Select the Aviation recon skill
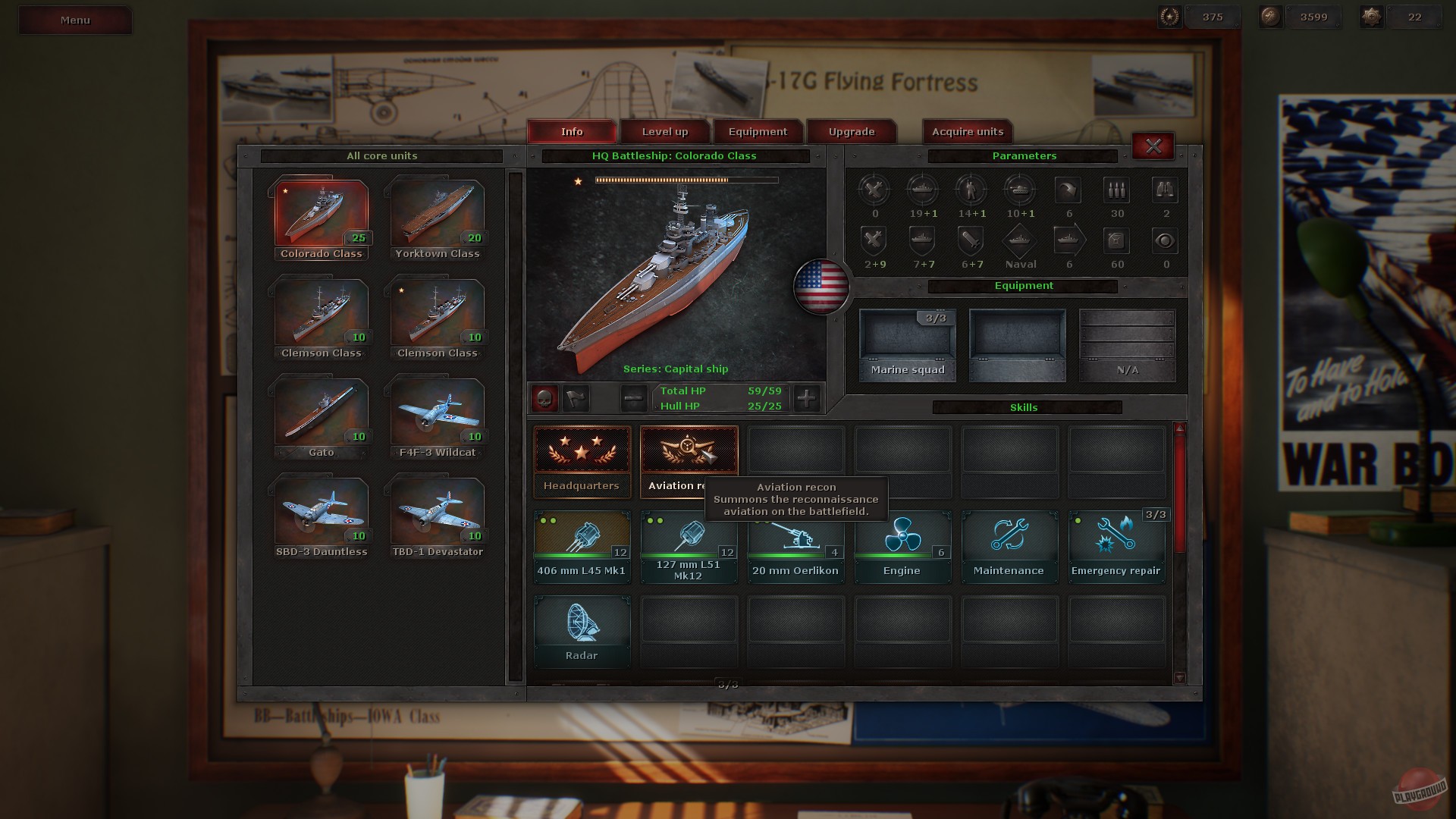This screenshot has width=1456, height=819. point(689,455)
